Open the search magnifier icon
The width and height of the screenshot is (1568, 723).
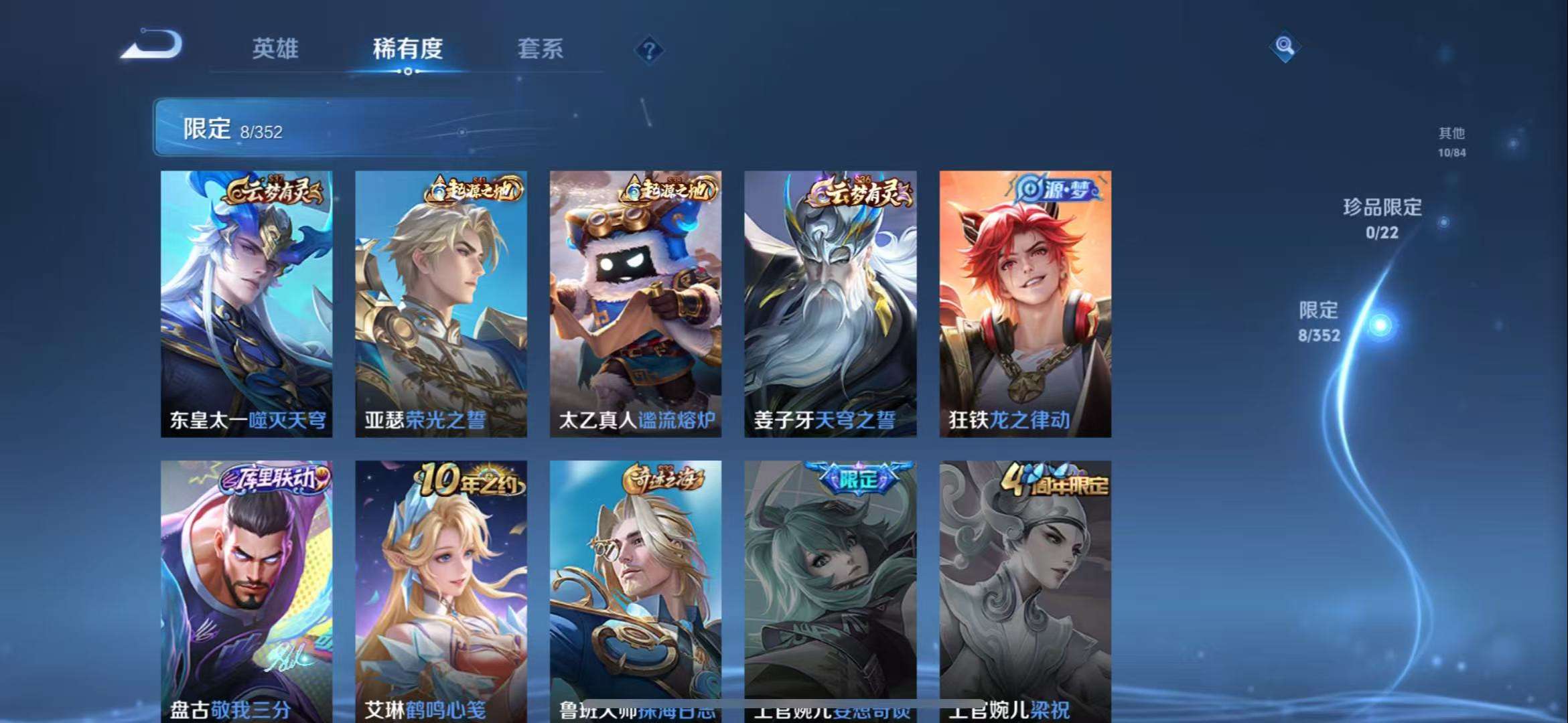1283,47
